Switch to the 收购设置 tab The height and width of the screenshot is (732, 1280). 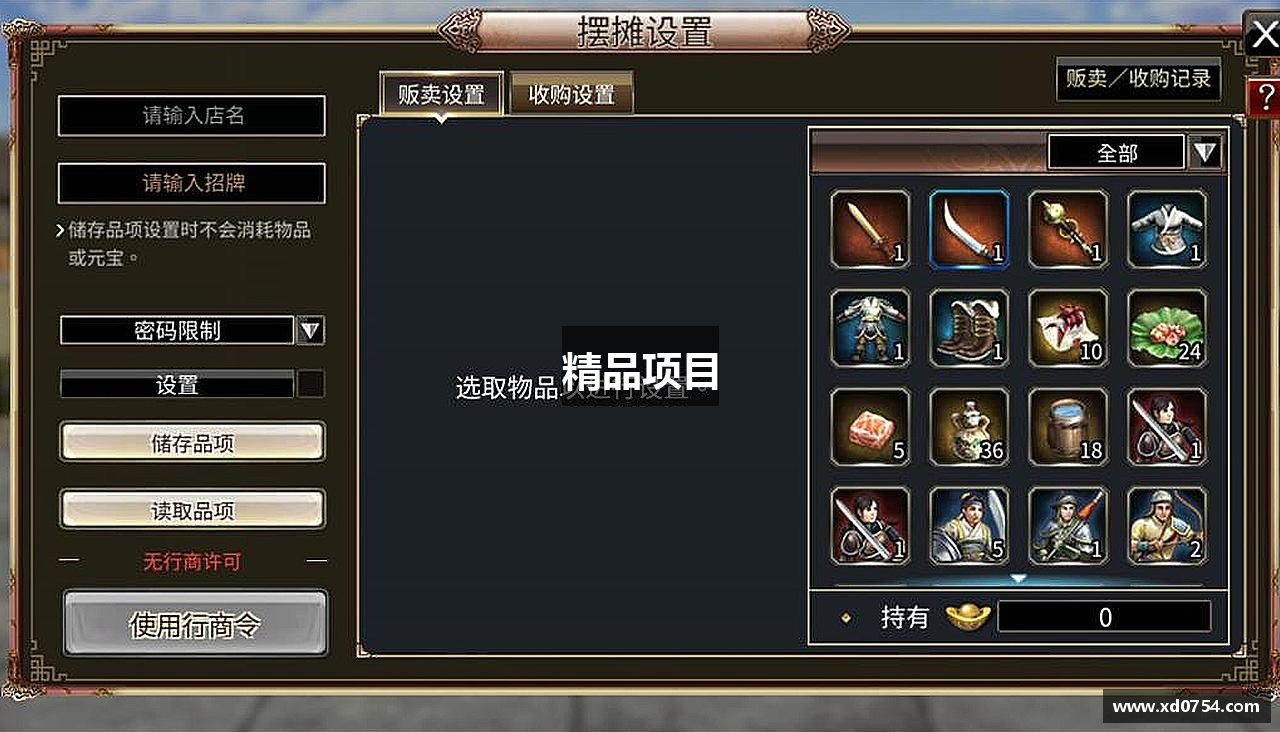pyautogui.click(x=570, y=92)
